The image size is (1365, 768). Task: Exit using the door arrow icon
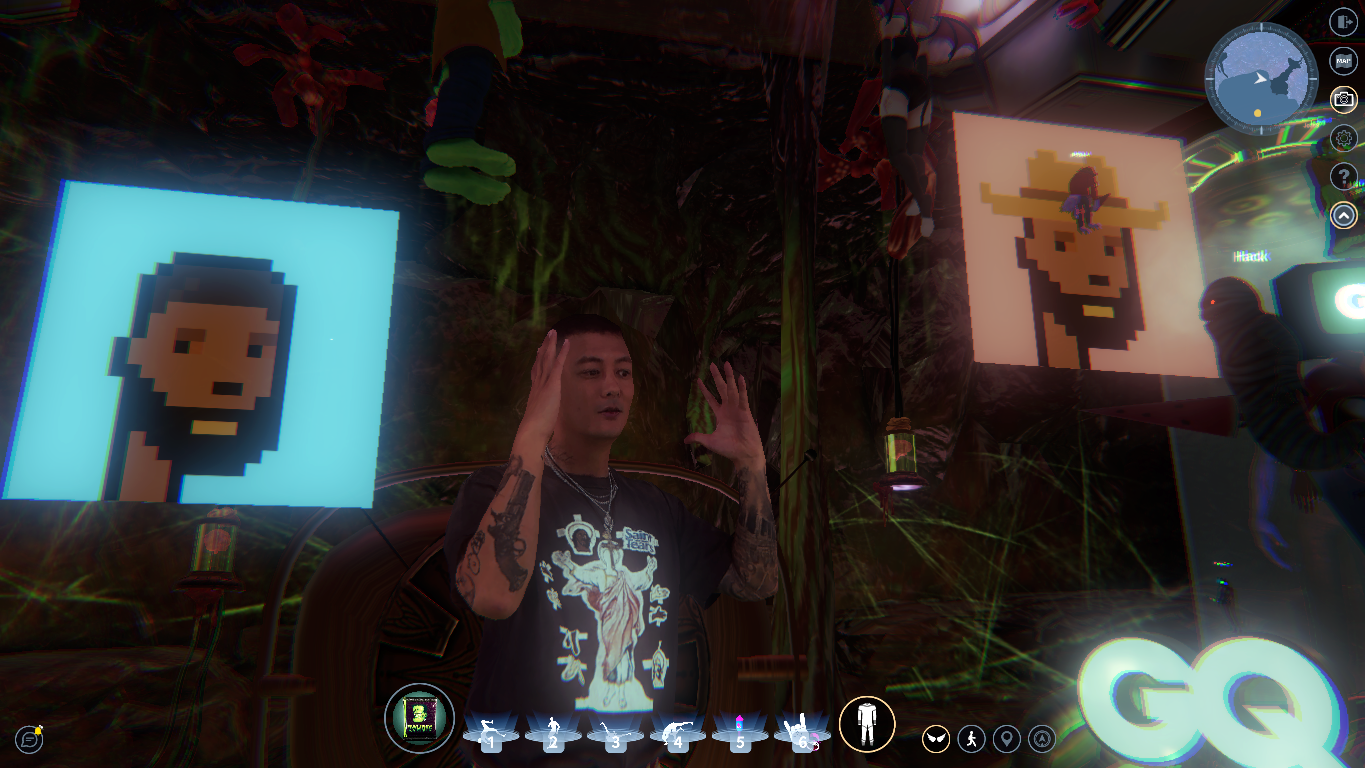1343,21
